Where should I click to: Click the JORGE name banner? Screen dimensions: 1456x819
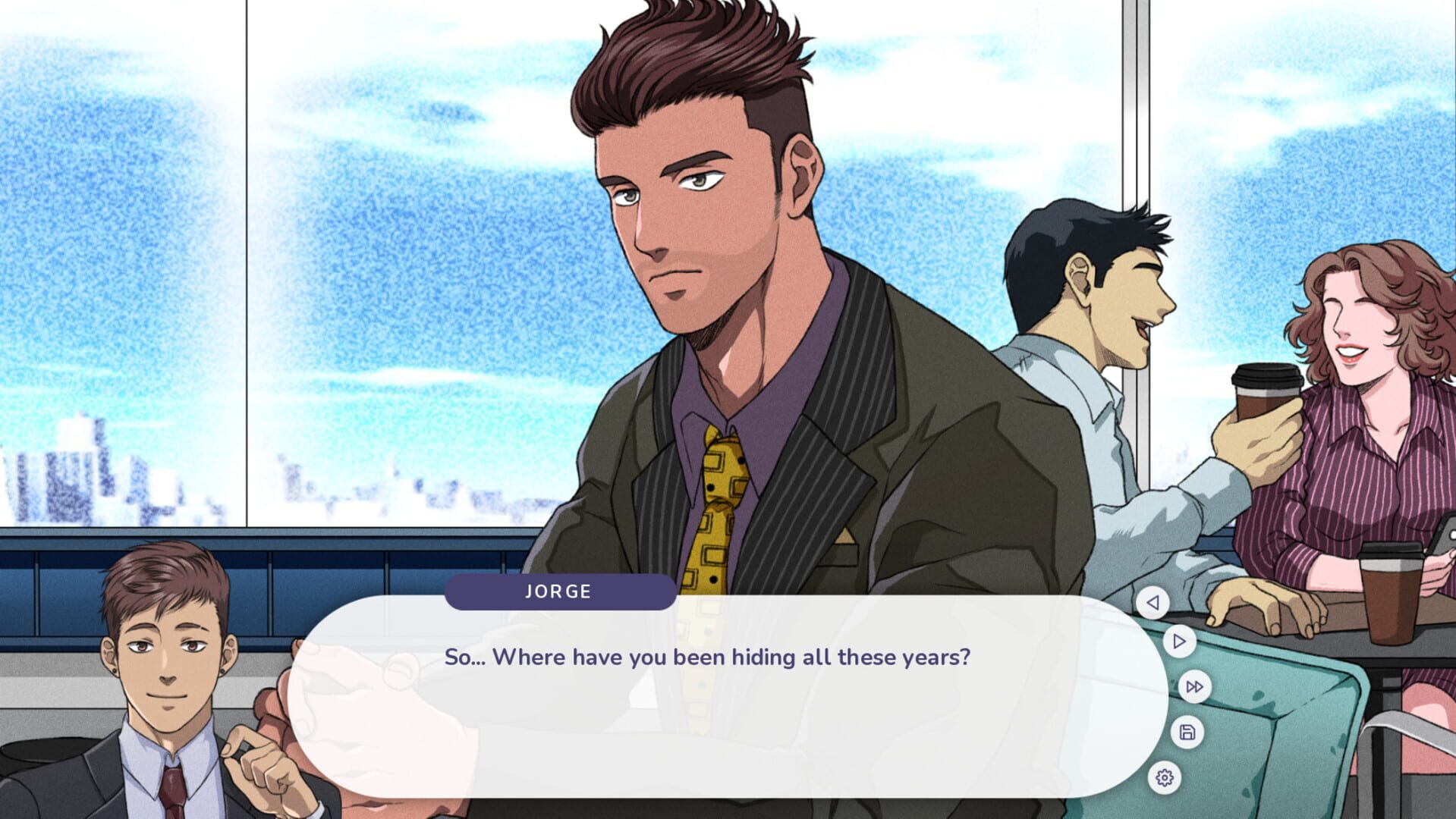559,592
